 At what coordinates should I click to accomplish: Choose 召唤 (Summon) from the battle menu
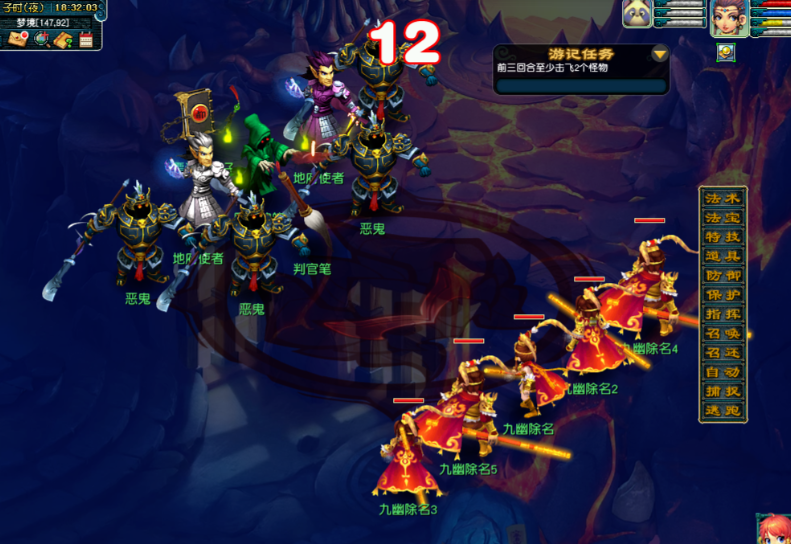point(722,333)
